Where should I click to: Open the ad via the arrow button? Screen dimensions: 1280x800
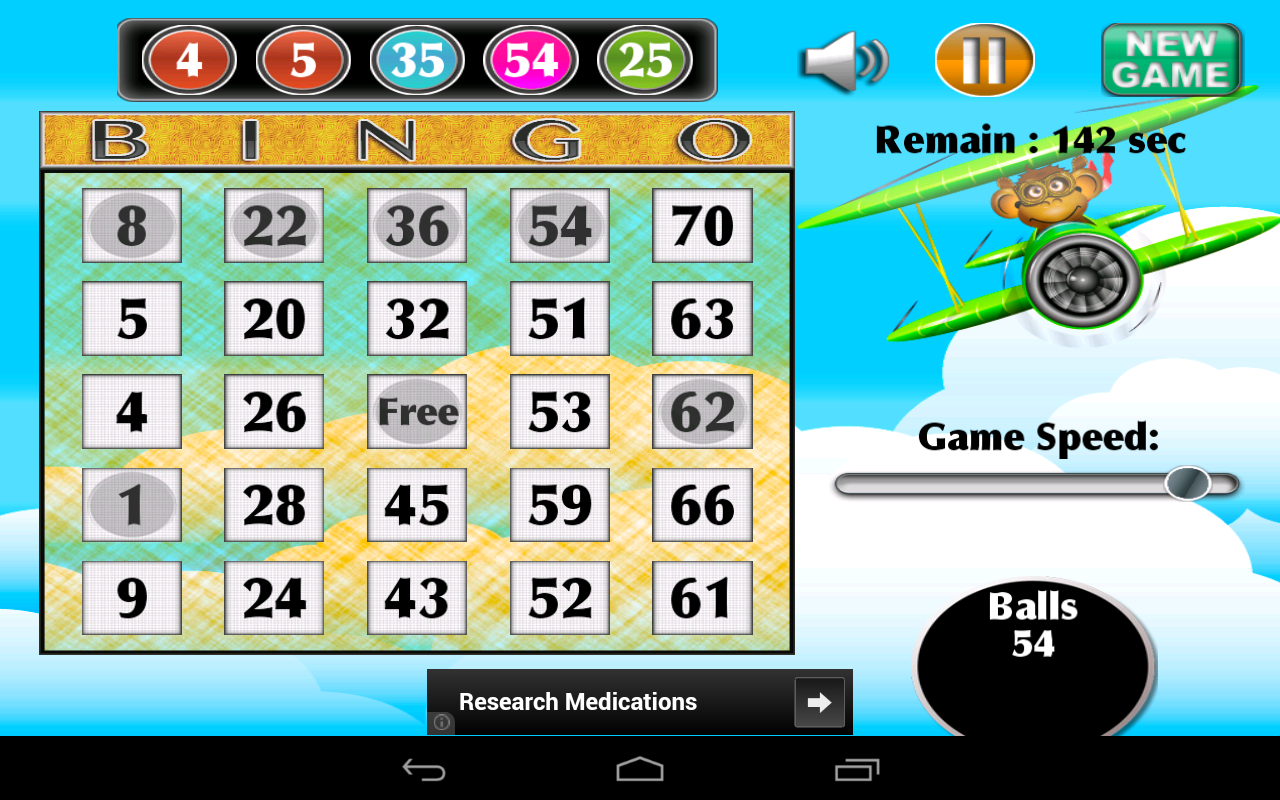tap(820, 702)
